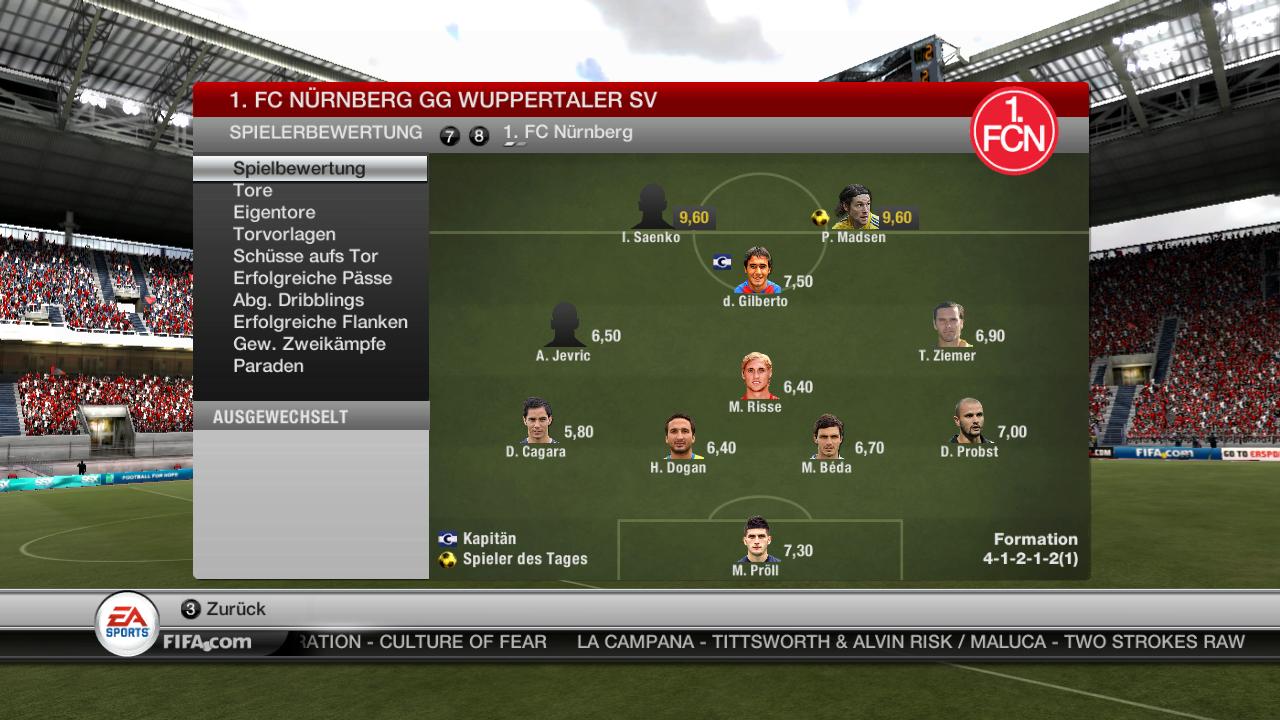The height and width of the screenshot is (720, 1280).
Task: Select the Spielbewertung menu entry
Action: [x=299, y=168]
